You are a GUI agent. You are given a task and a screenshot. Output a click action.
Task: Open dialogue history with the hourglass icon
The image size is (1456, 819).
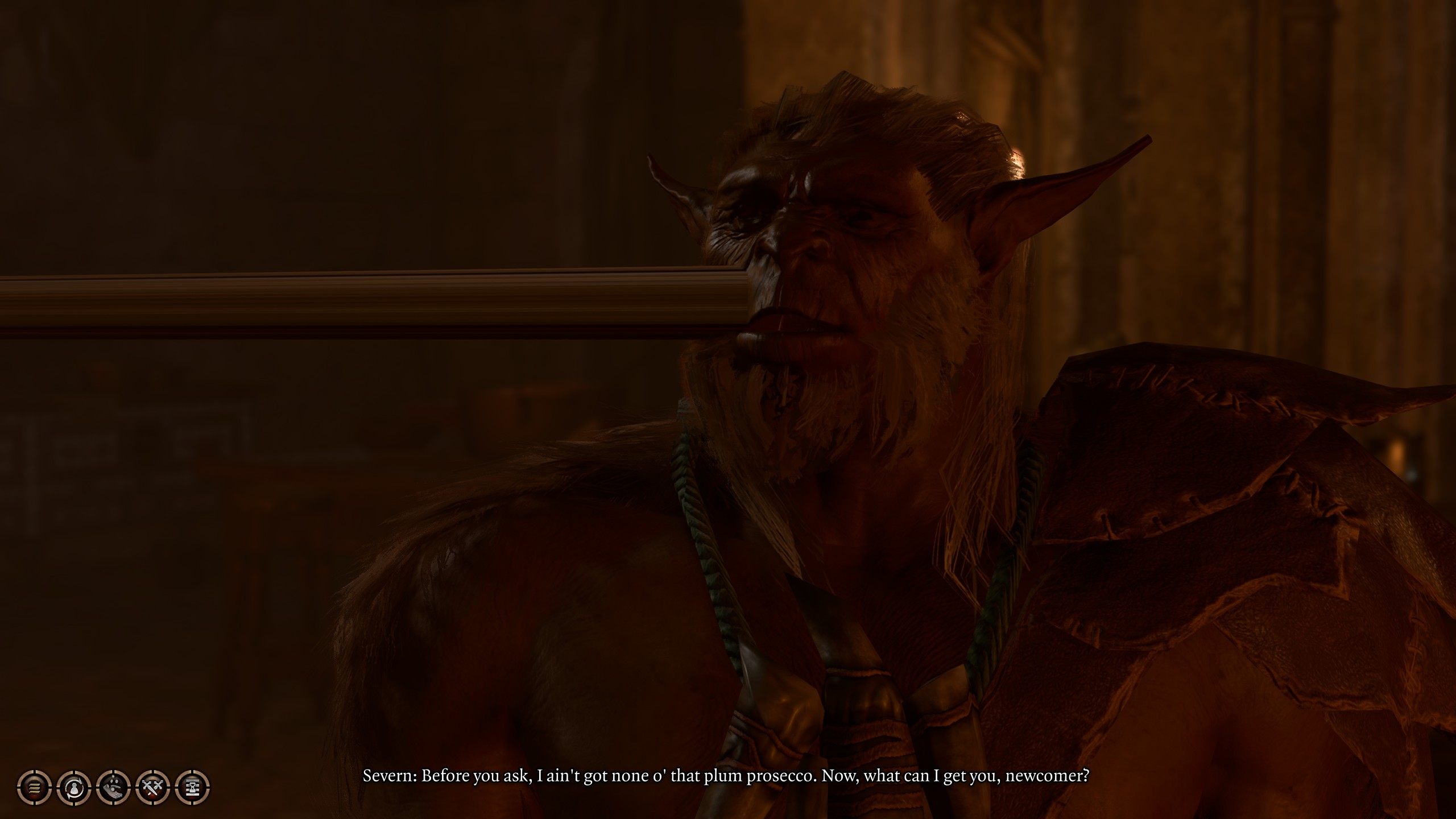tap(193, 788)
